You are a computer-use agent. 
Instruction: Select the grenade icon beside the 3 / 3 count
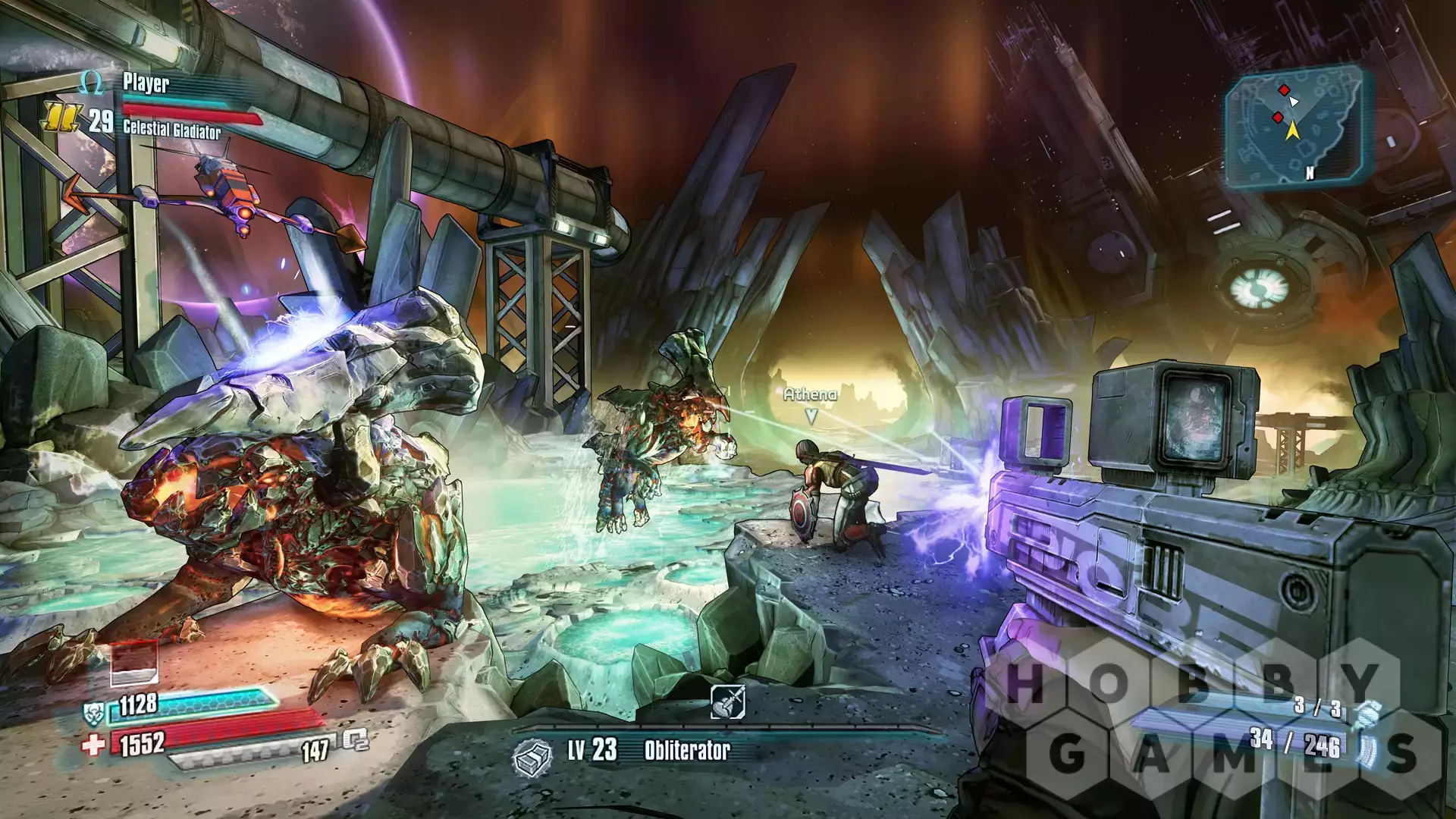coord(1365,712)
